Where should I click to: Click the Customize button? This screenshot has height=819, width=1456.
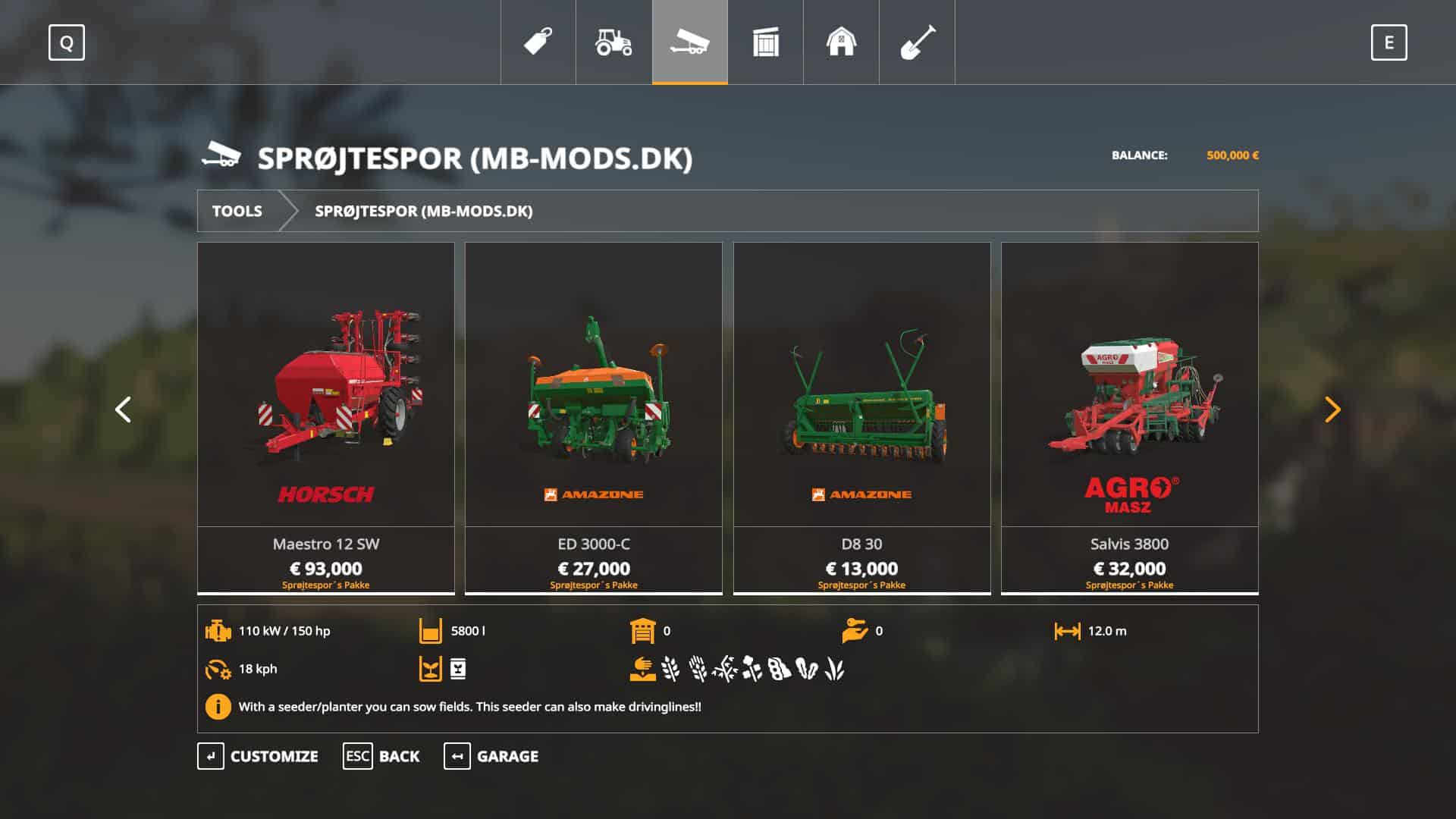click(259, 756)
